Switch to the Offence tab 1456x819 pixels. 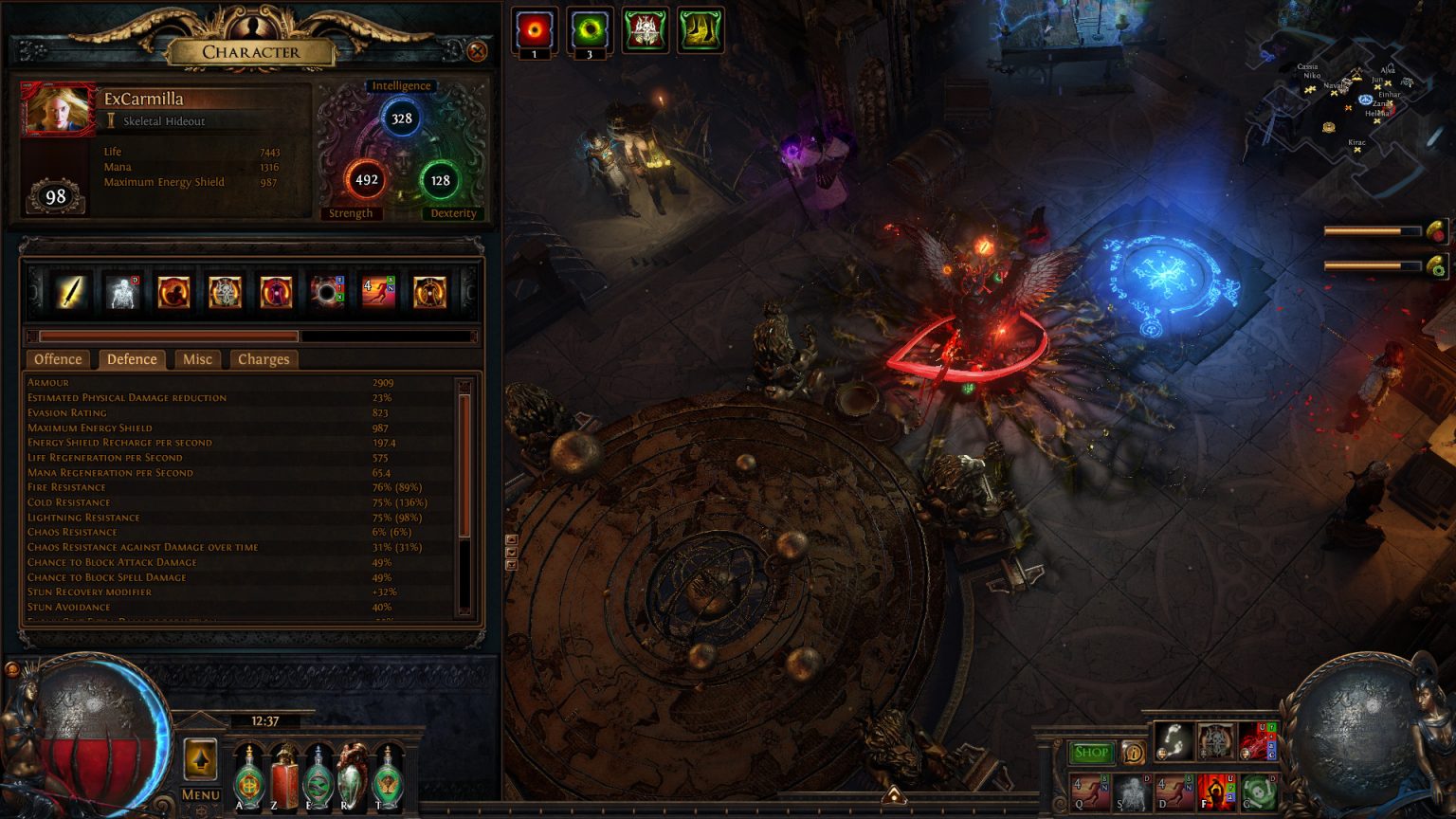(x=58, y=359)
